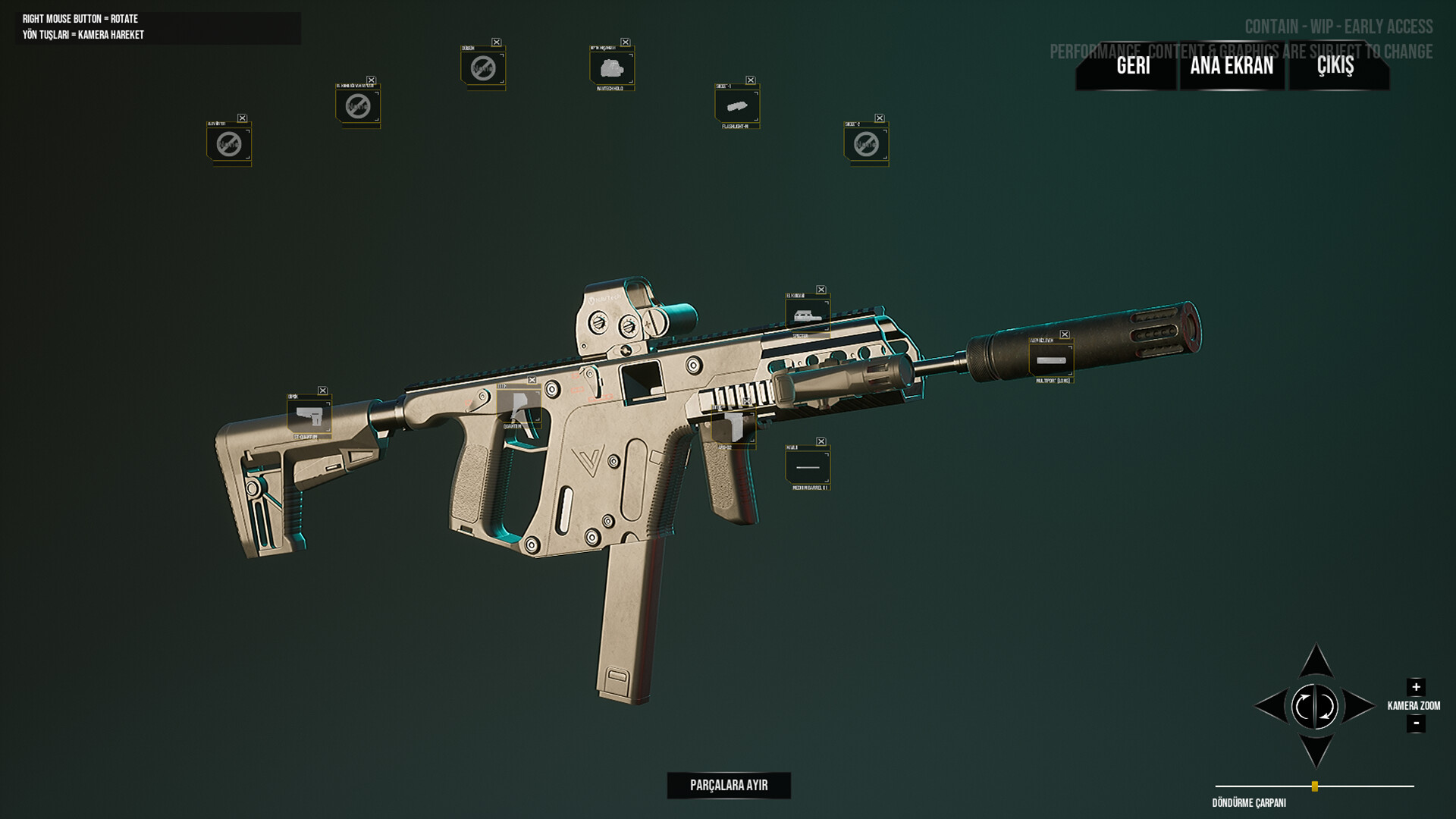This screenshot has height=819, width=1456.
Task: Remove the Flashlight-M with its X
Action: (750, 80)
